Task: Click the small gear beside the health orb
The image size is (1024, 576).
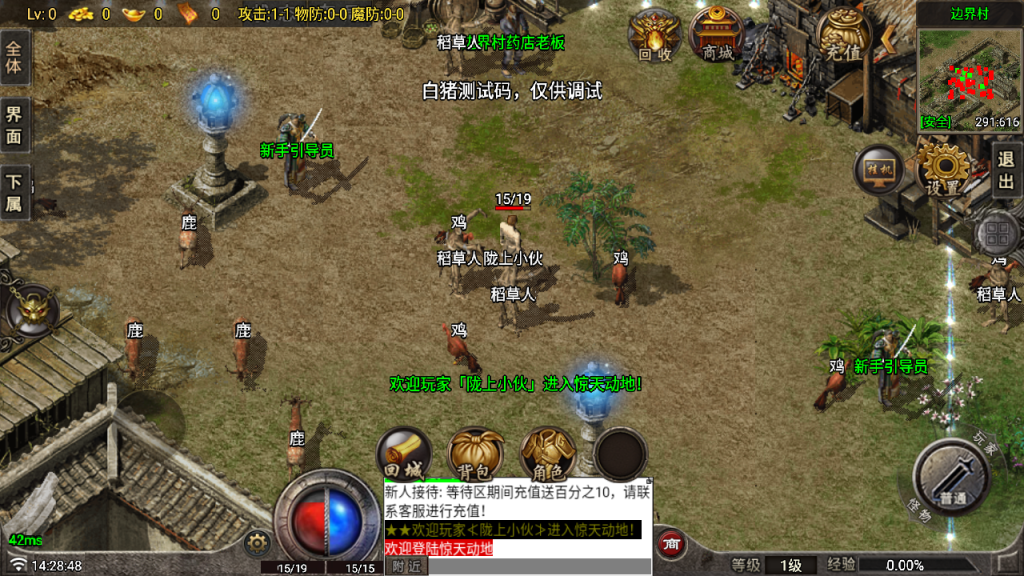Action: tap(258, 543)
